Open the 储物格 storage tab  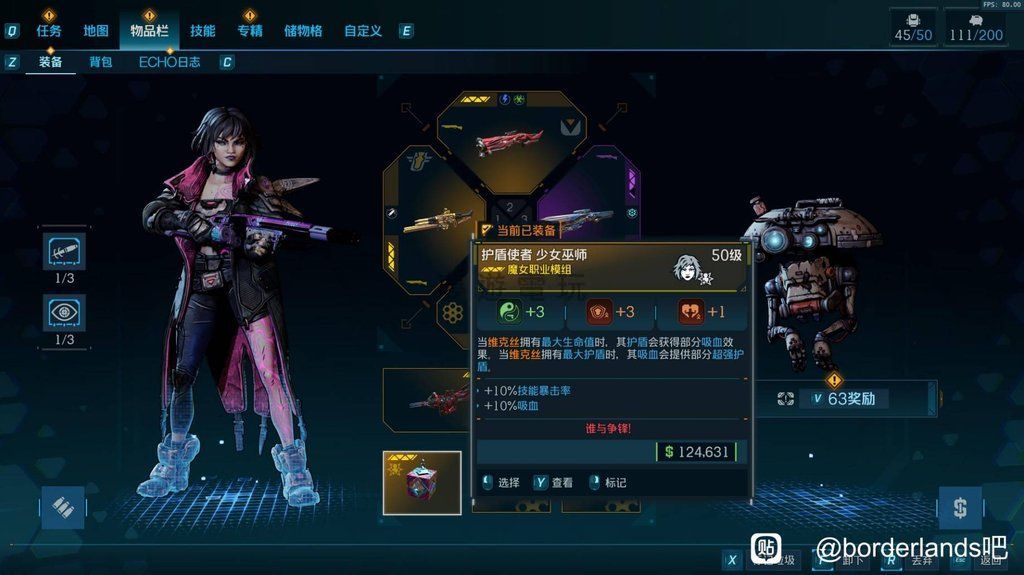[x=303, y=31]
